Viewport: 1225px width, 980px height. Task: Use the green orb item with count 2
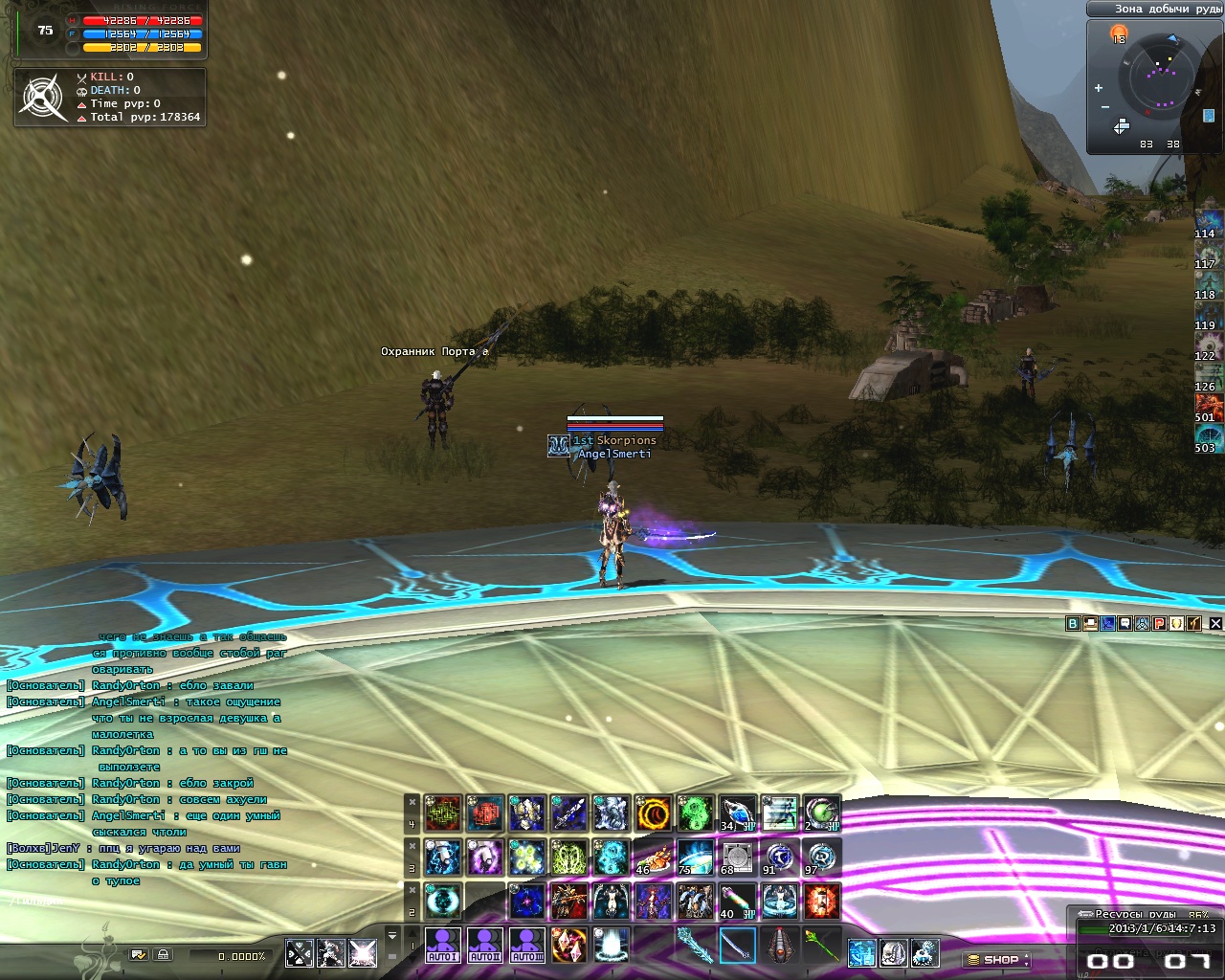coord(821,813)
